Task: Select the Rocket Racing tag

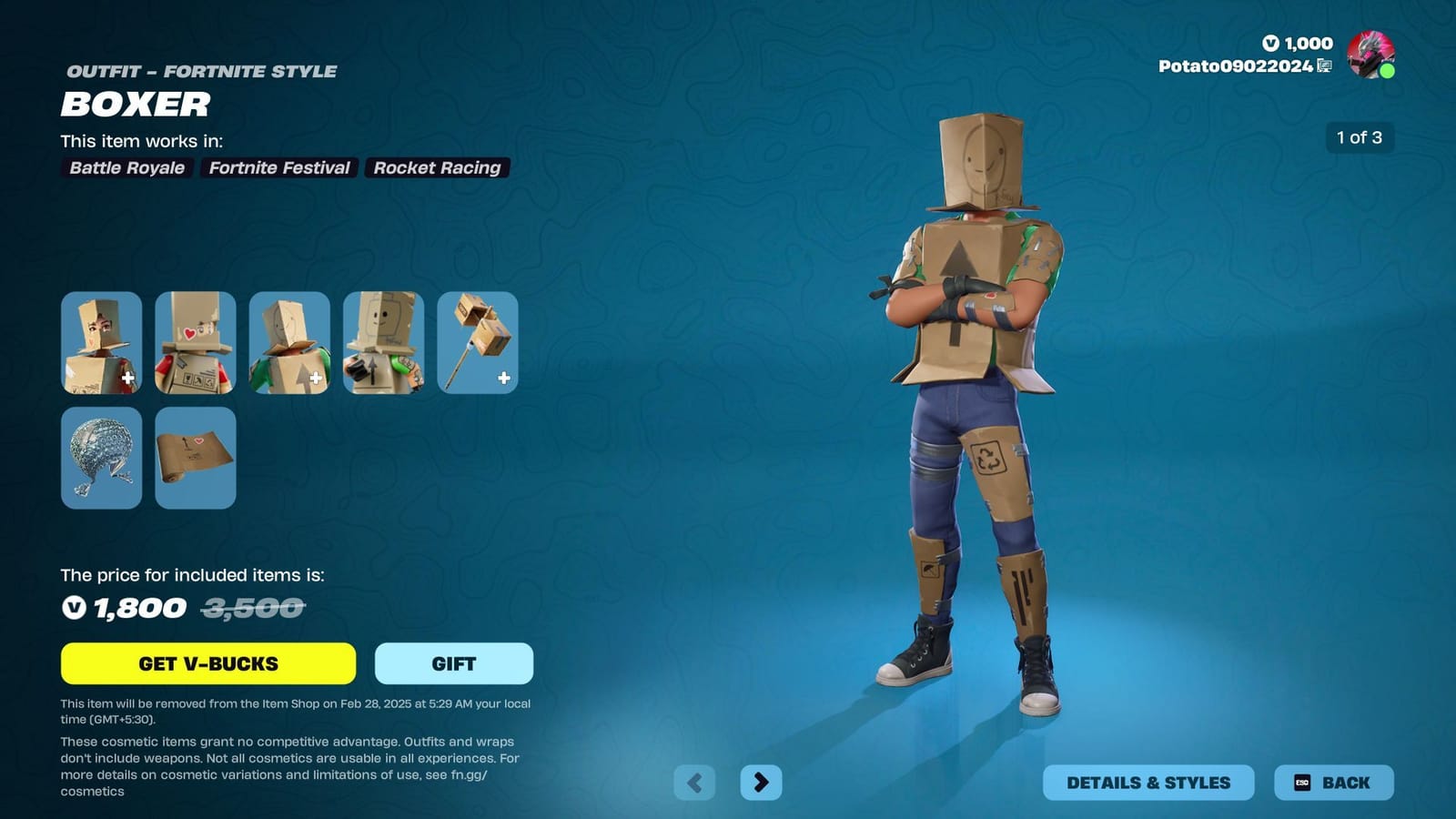Action: tap(437, 167)
